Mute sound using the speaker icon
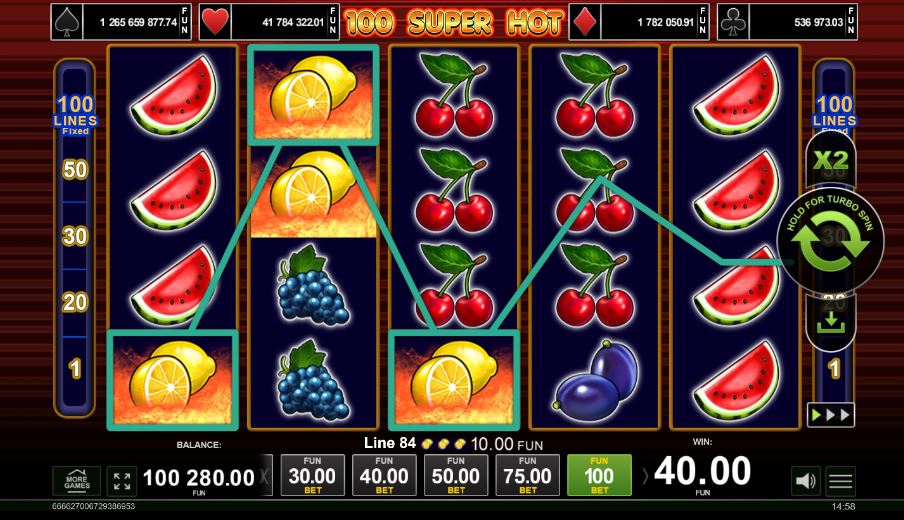The height and width of the screenshot is (520, 904). (x=805, y=481)
